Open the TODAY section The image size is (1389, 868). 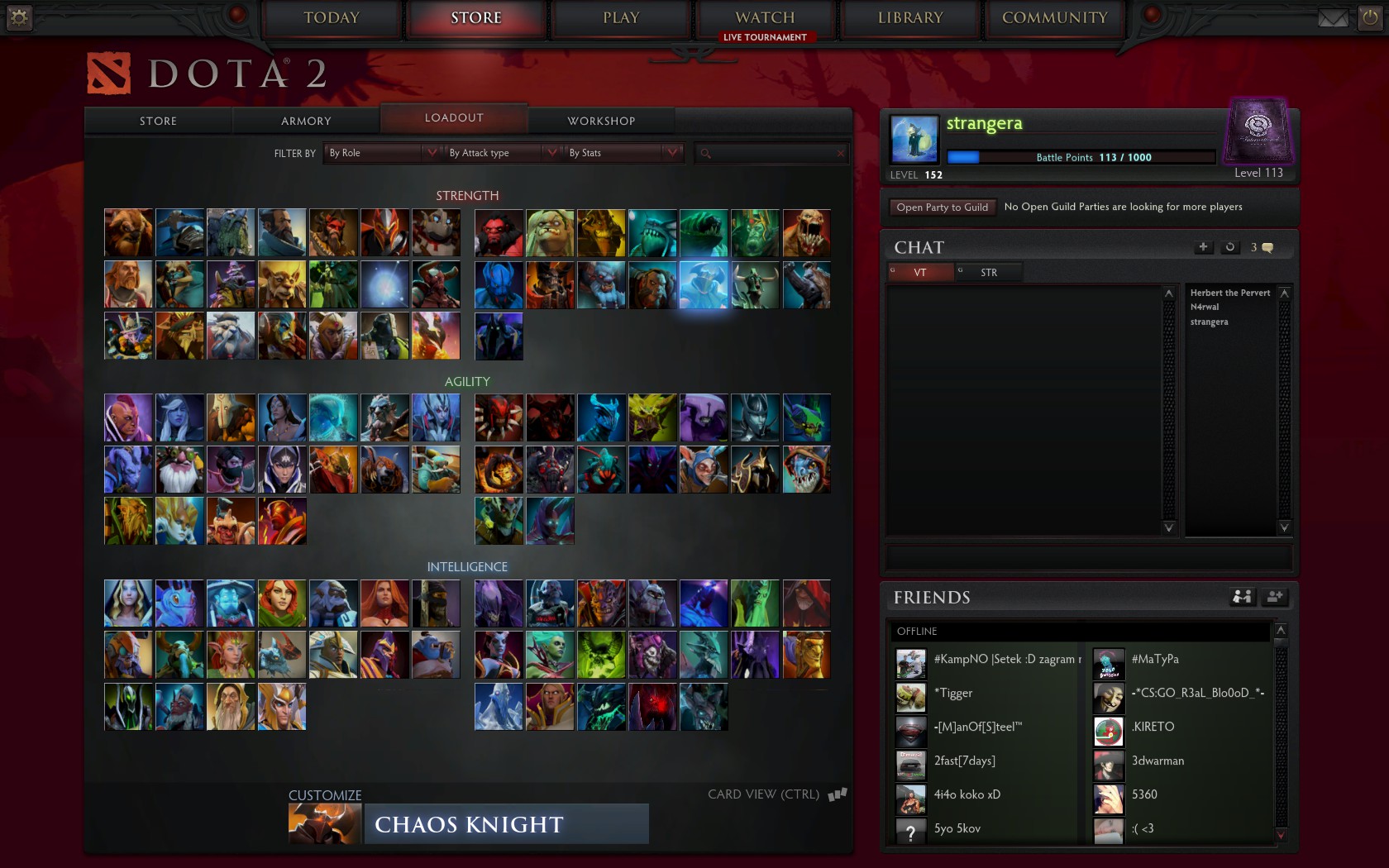coord(332,18)
